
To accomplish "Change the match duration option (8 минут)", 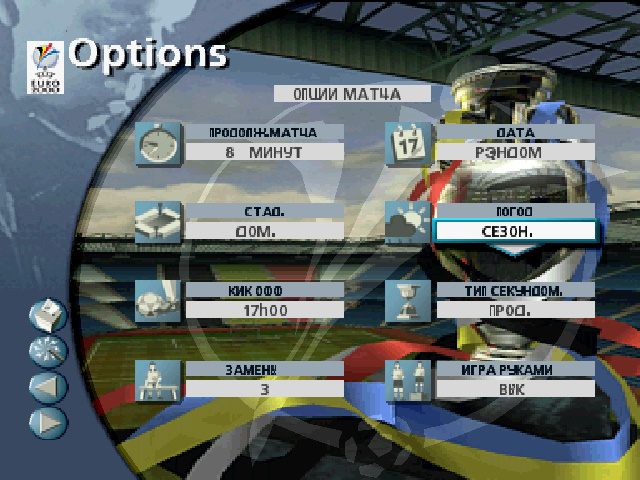I will point(264,153).
